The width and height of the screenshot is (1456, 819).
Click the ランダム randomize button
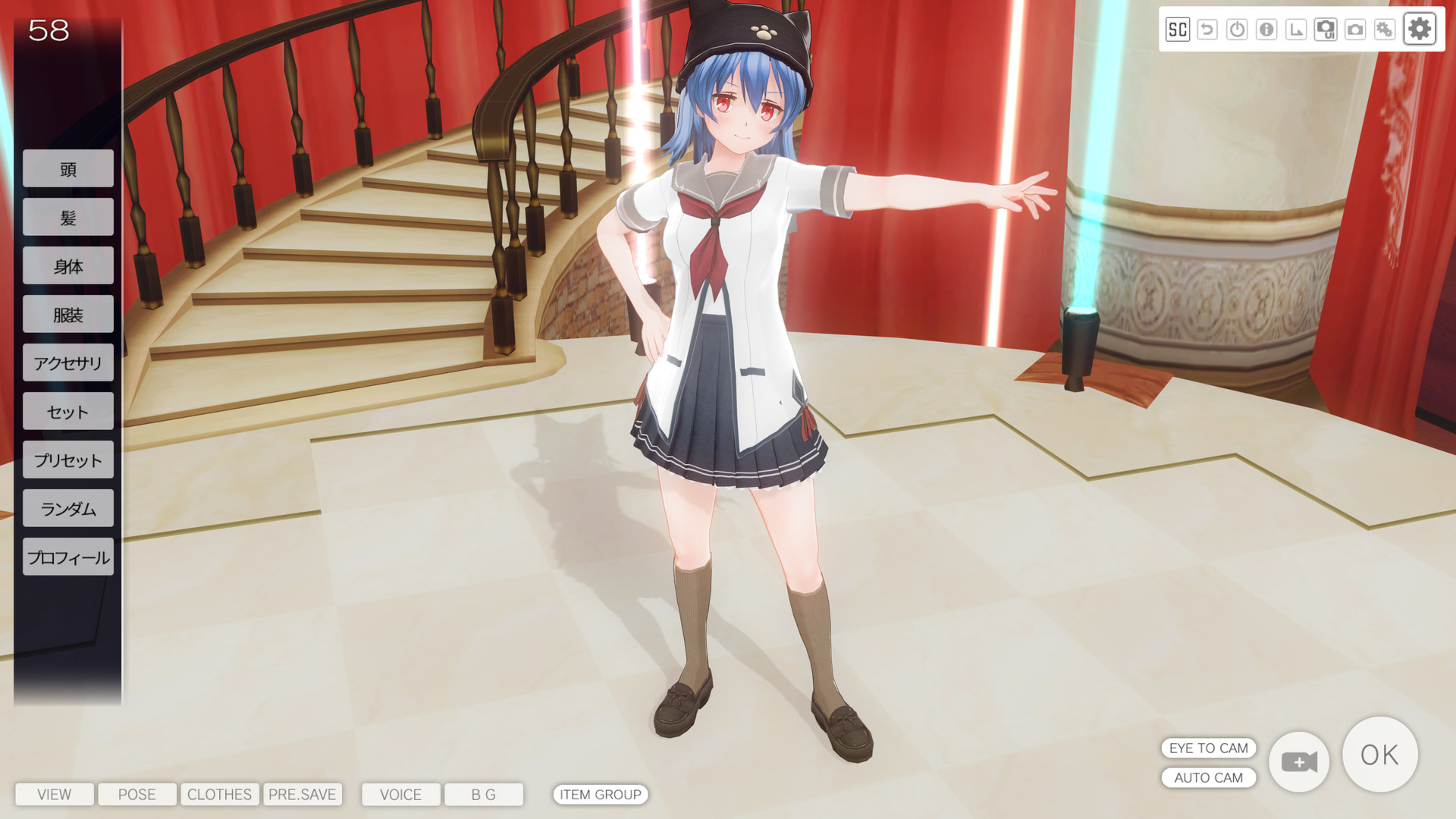68,509
